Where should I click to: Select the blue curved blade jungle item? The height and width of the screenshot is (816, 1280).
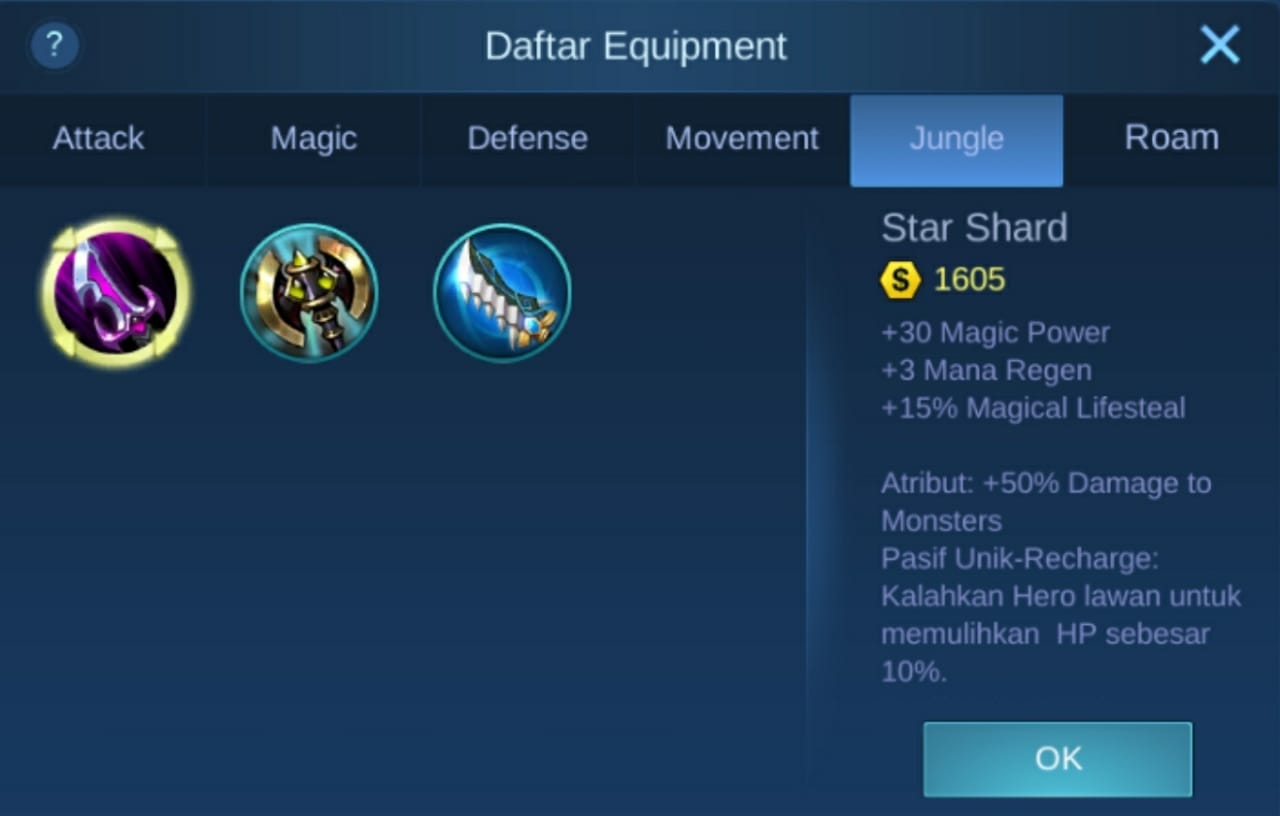coord(501,292)
